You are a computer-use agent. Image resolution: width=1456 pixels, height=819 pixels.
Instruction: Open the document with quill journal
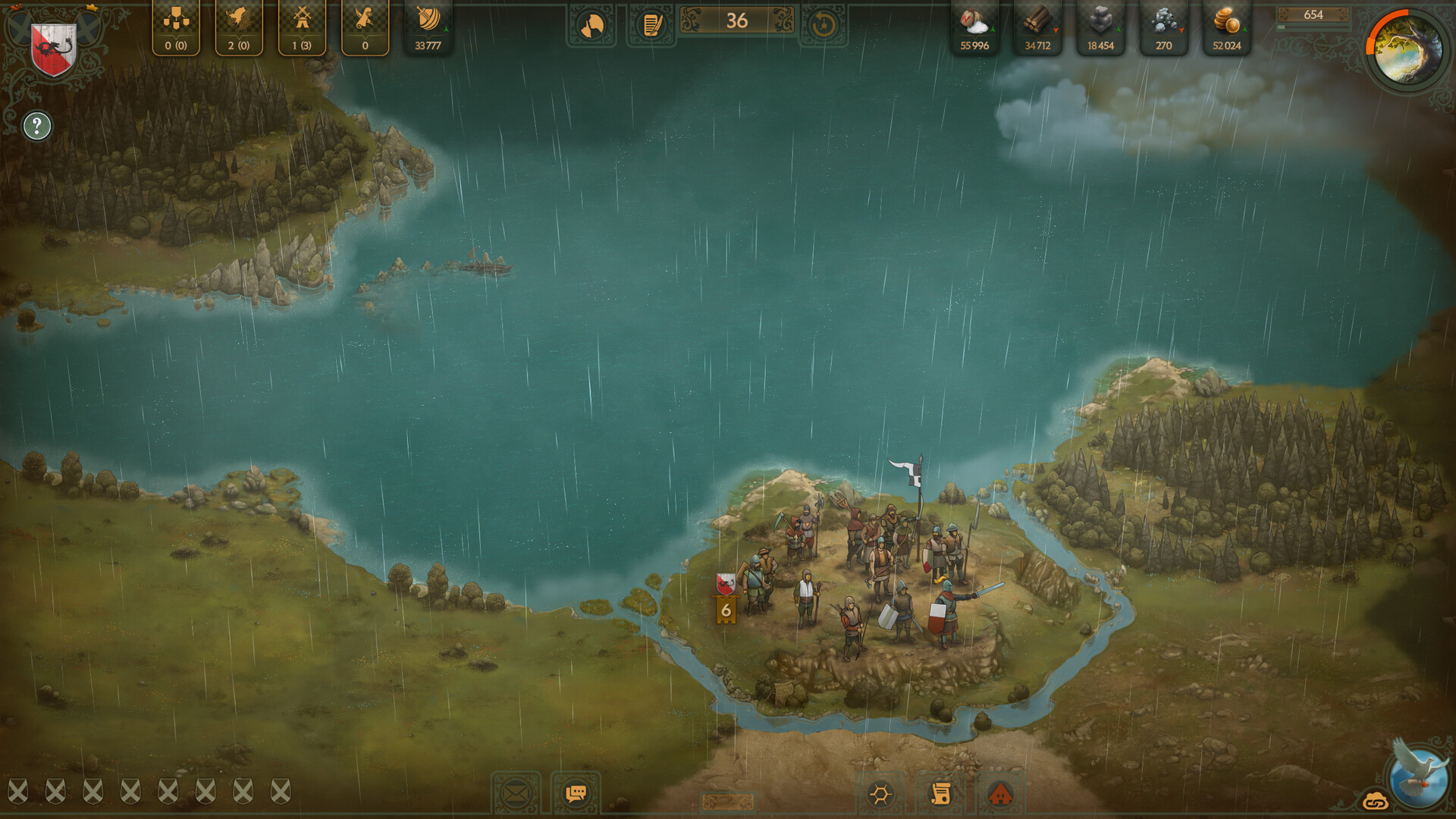pyautogui.click(x=651, y=26)
